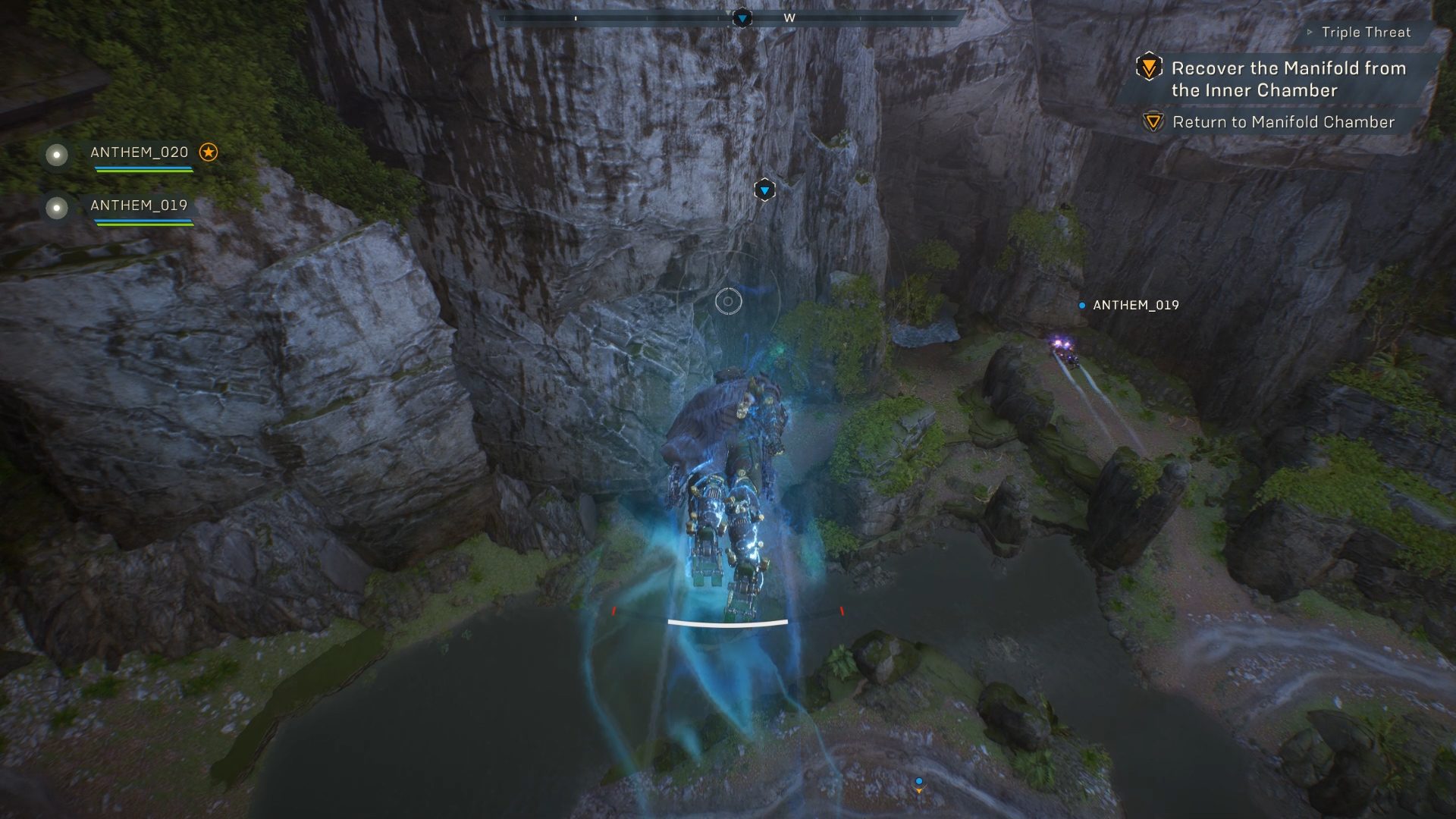This screenshot has width=1456, height=819.
Task: Select the 'Triple Threat' mission title
Action: pos(1367,33)
